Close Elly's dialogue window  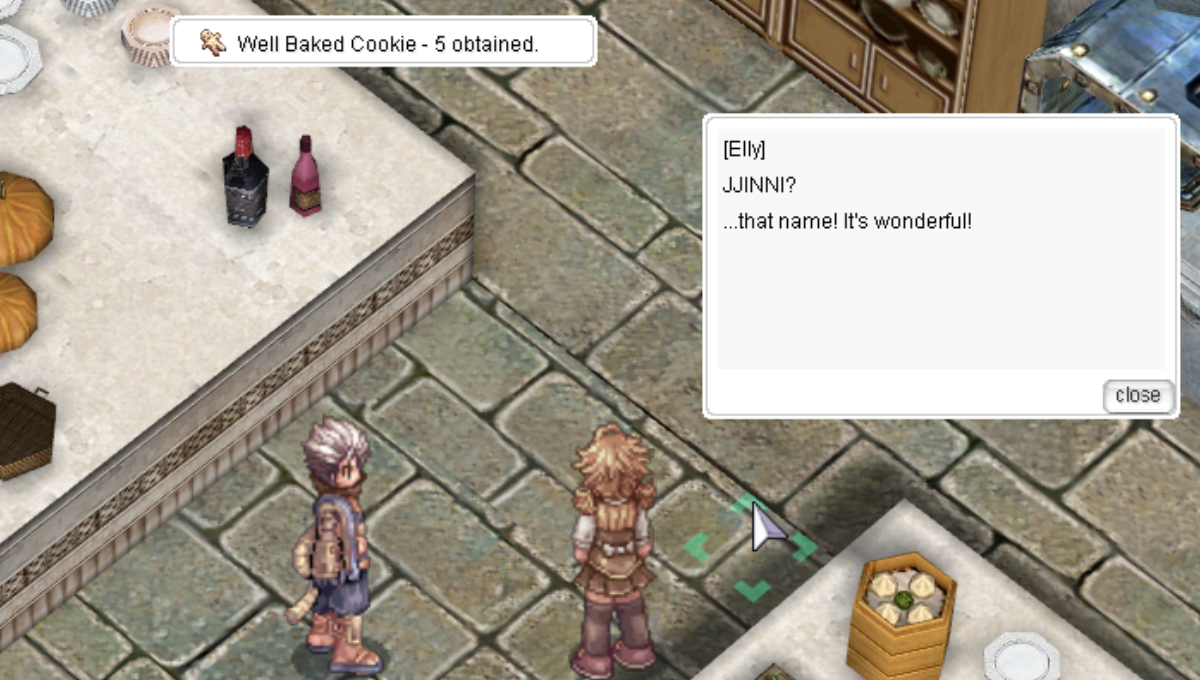1137,395
